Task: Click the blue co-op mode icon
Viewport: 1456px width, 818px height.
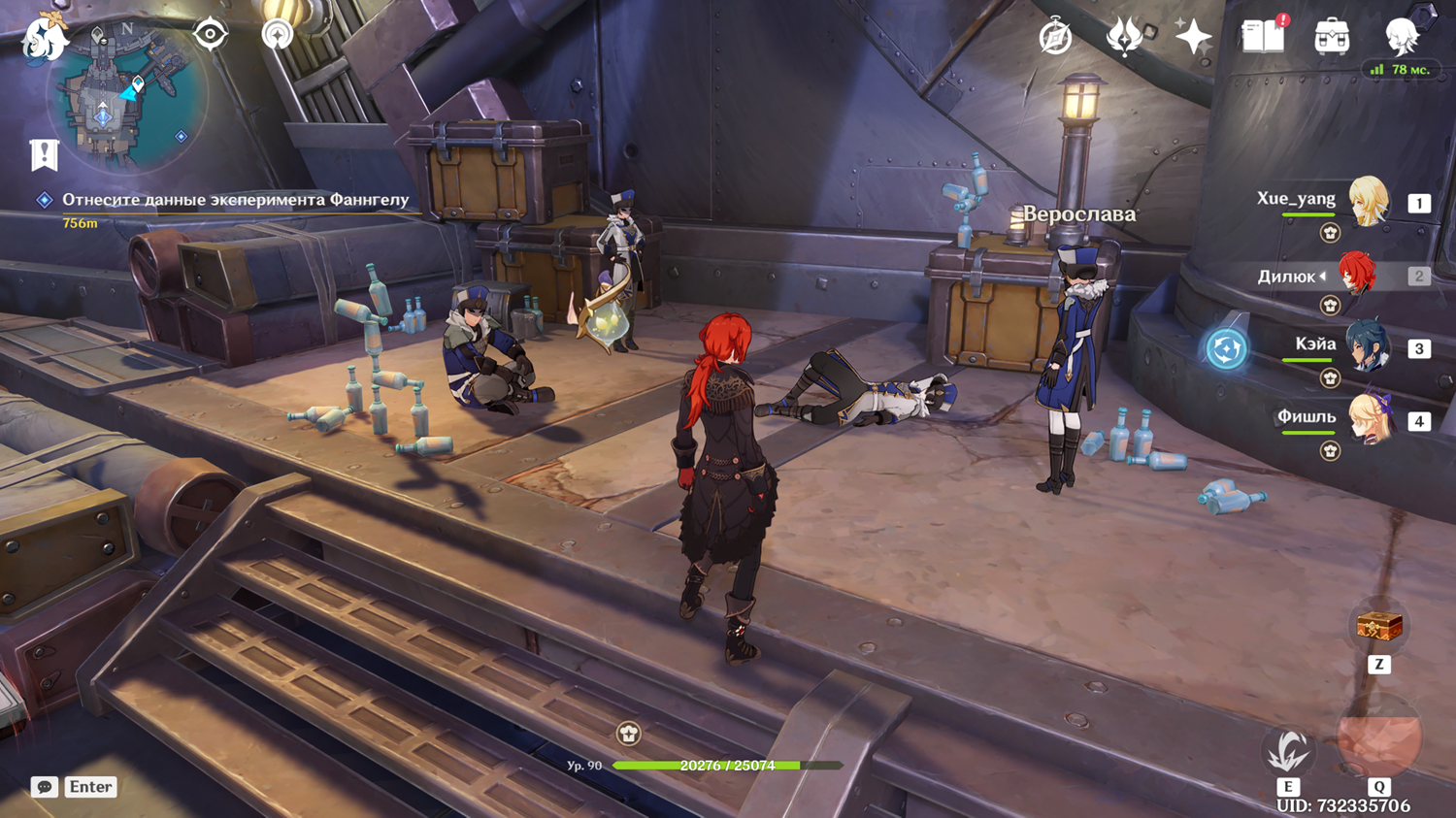Action: [1226, 348]
